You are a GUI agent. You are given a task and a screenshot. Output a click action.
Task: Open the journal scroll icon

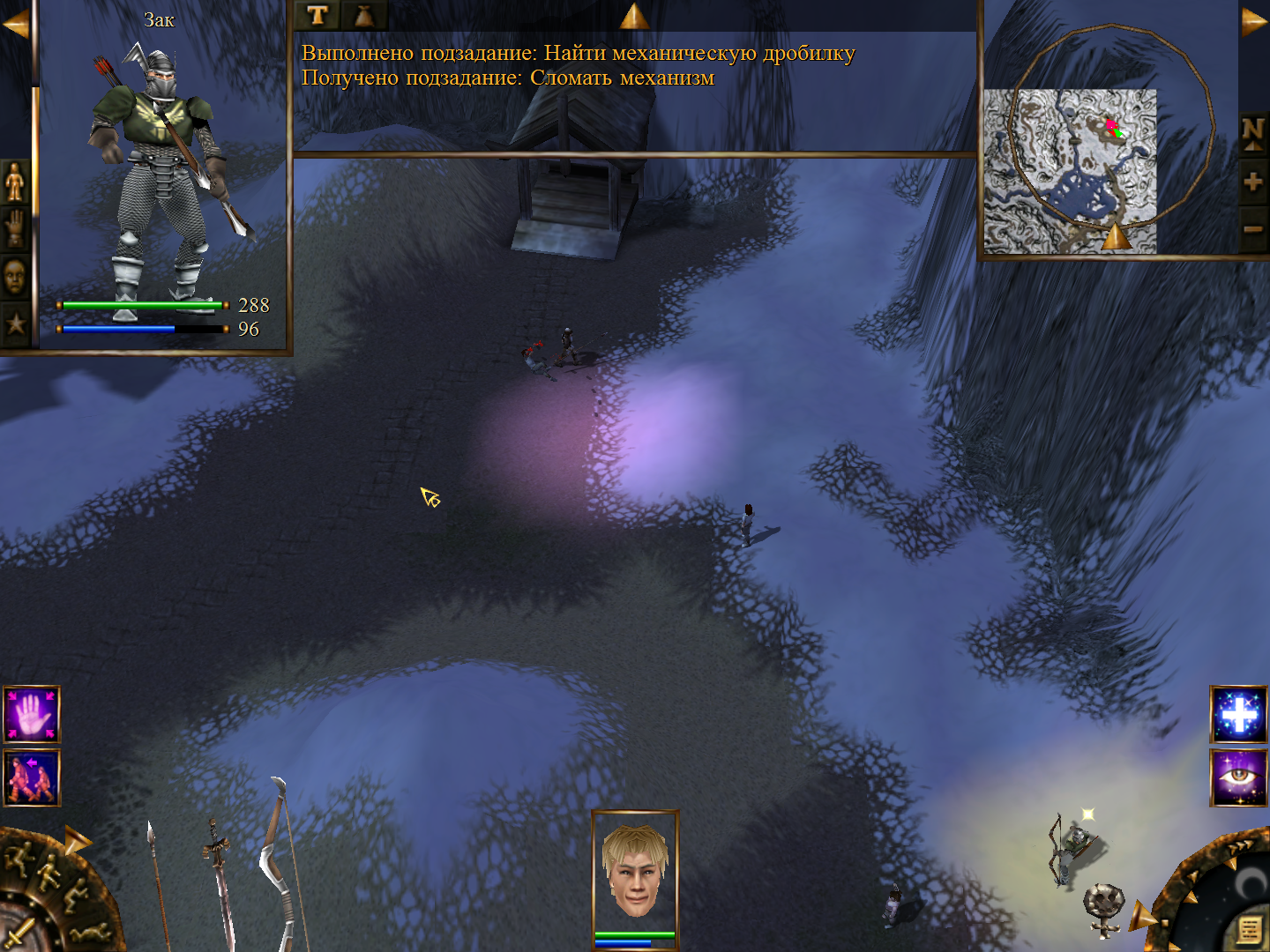(1249, 929)
